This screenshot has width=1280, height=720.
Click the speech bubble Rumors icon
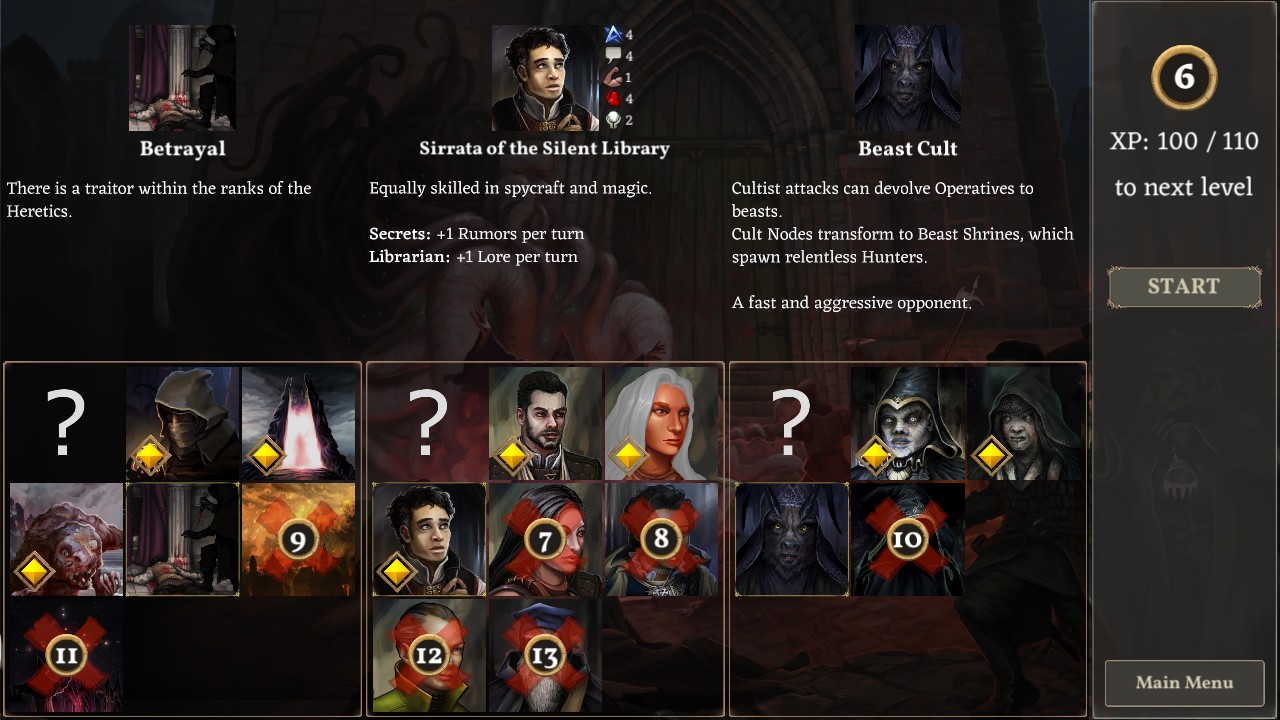click(x=613, y=55)
